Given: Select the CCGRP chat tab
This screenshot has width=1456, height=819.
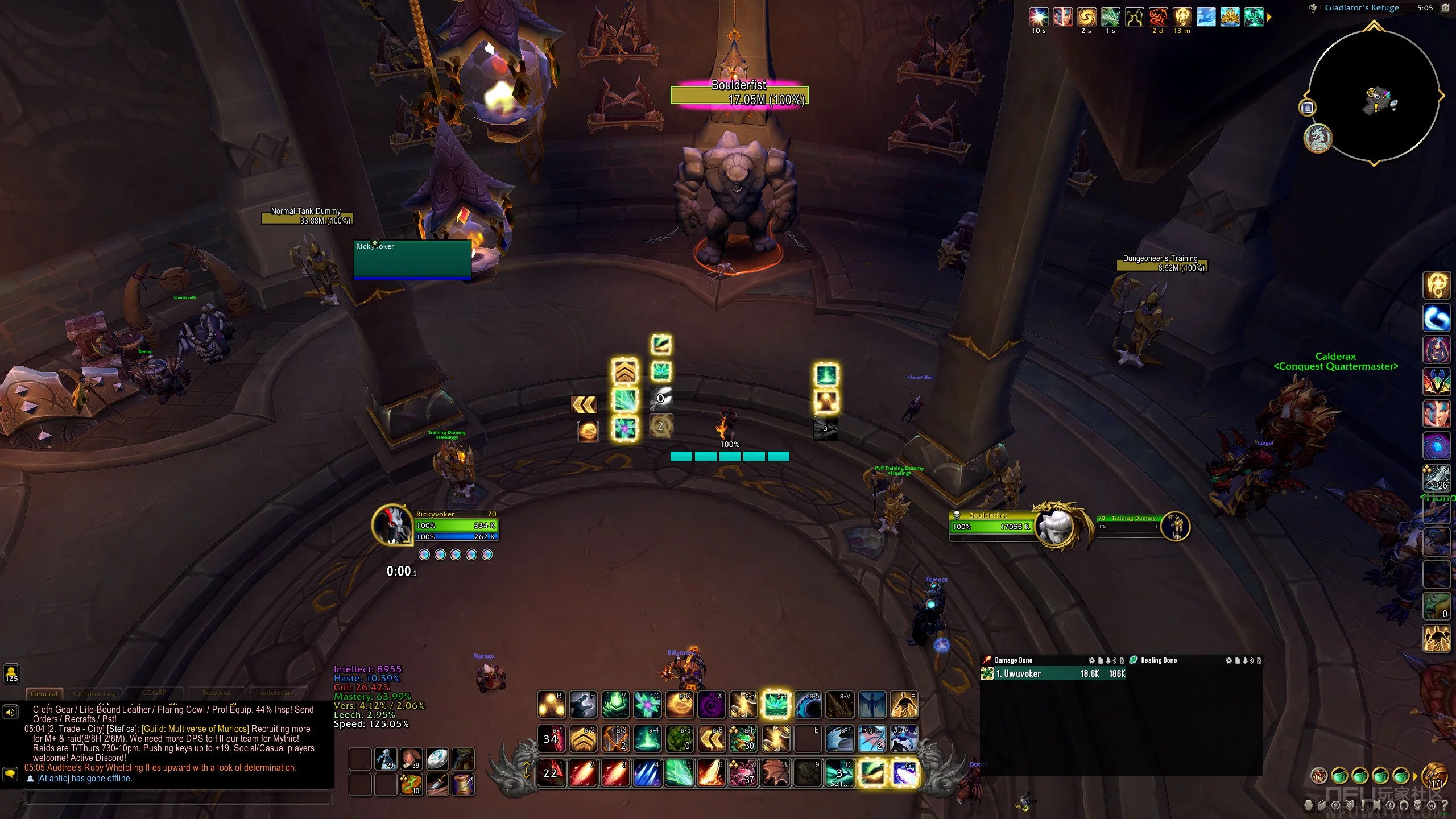Looking at the screenshot, I should 154,693.
